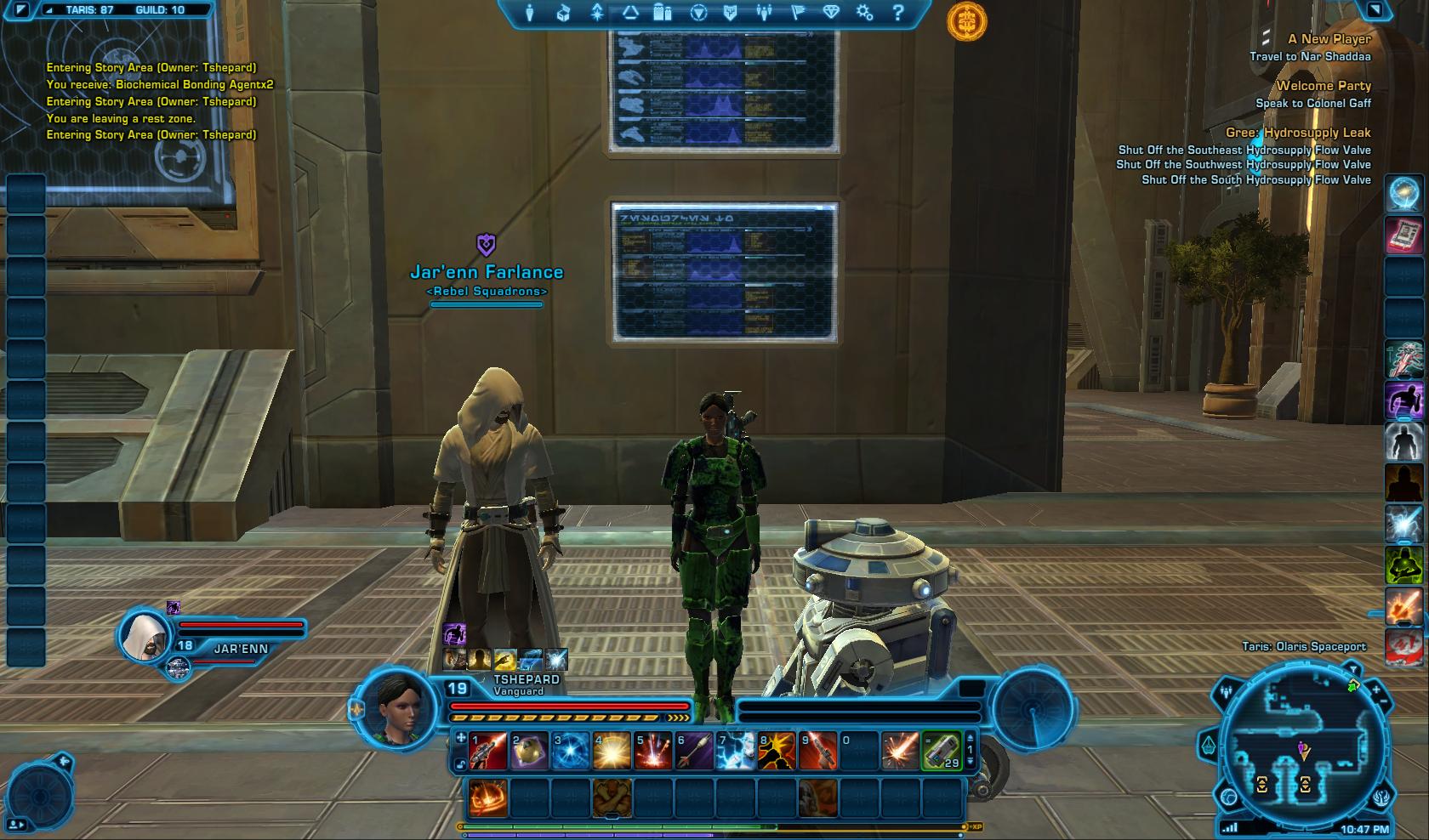
Task: Open the inventory crate icon in top menu
Action: [563, 13]
